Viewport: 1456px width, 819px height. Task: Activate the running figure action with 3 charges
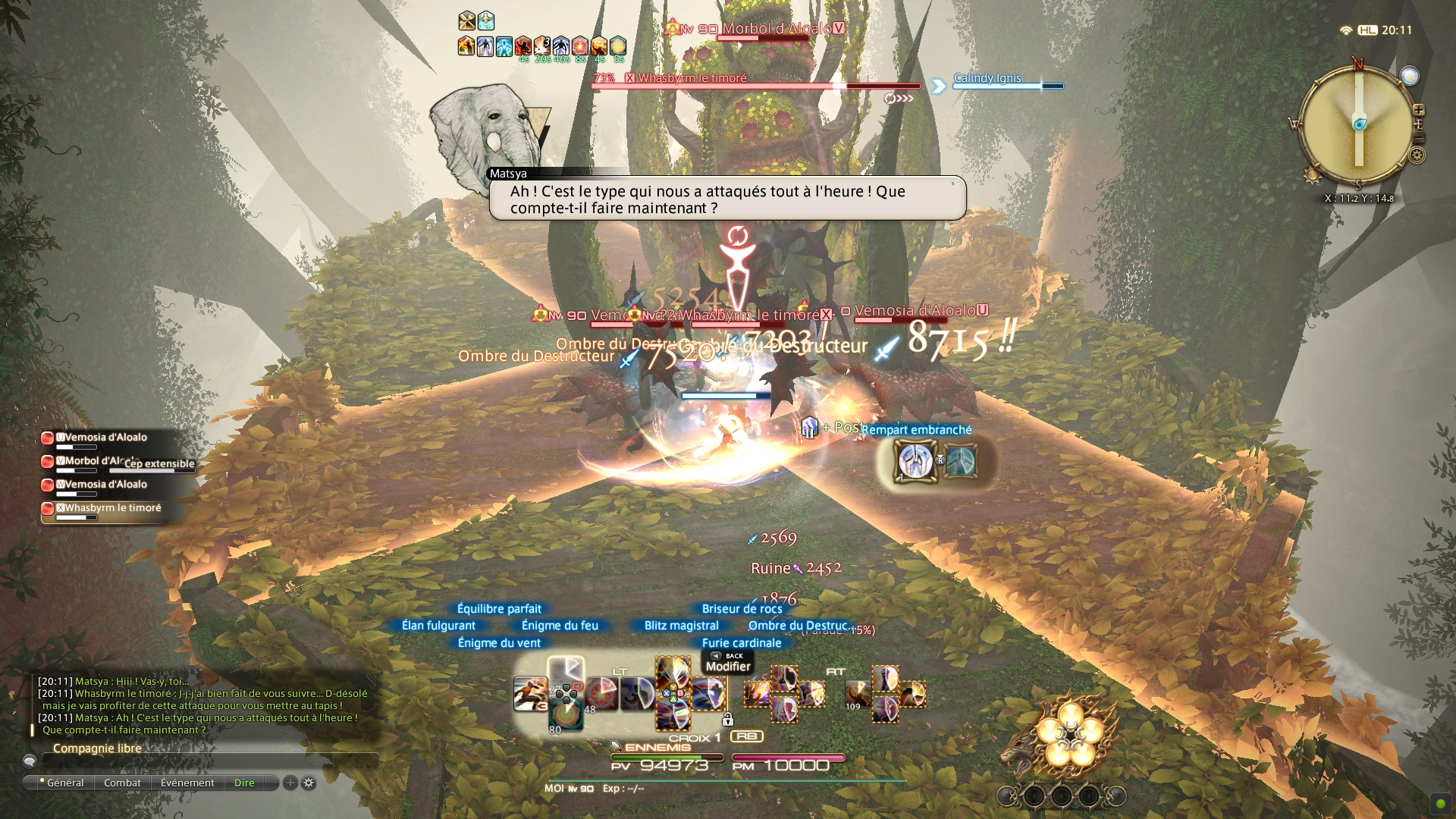(531, 694)
